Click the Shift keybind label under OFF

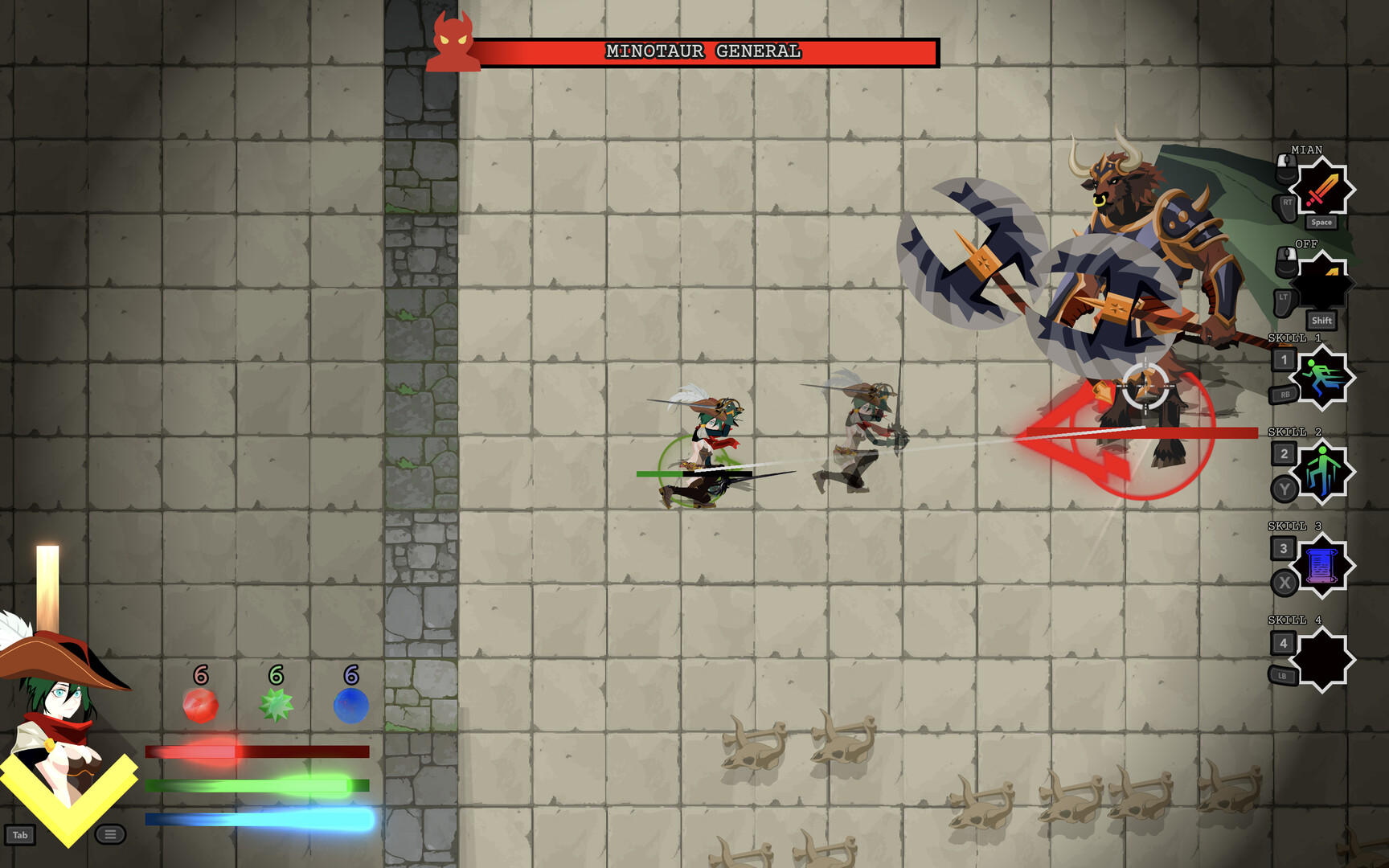click(x=1321, y=321)
